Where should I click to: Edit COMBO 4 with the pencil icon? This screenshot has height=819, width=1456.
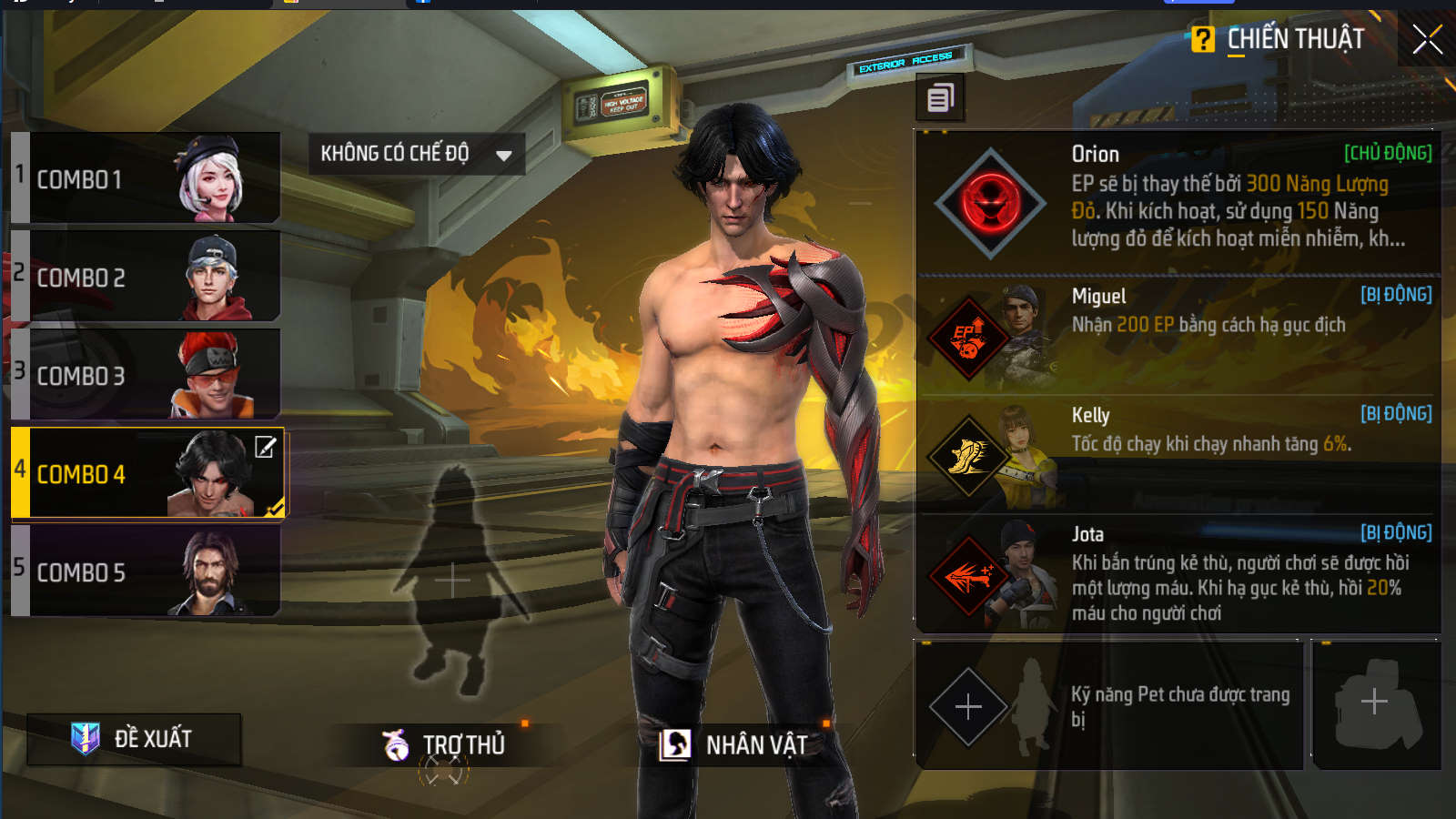point(265,447)
